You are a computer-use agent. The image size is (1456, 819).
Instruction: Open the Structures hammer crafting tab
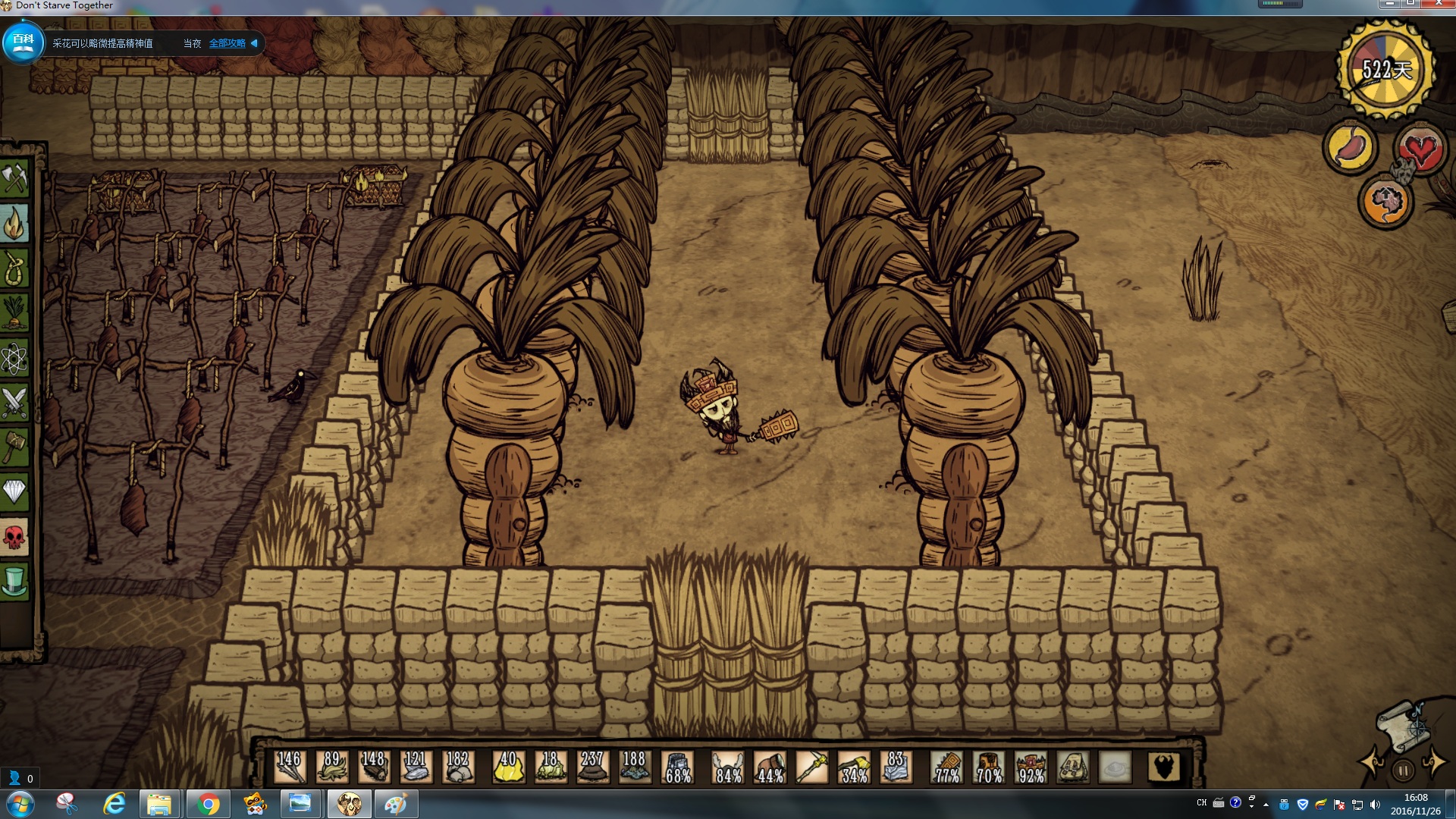pyautogui.click(x=14, y=447)
